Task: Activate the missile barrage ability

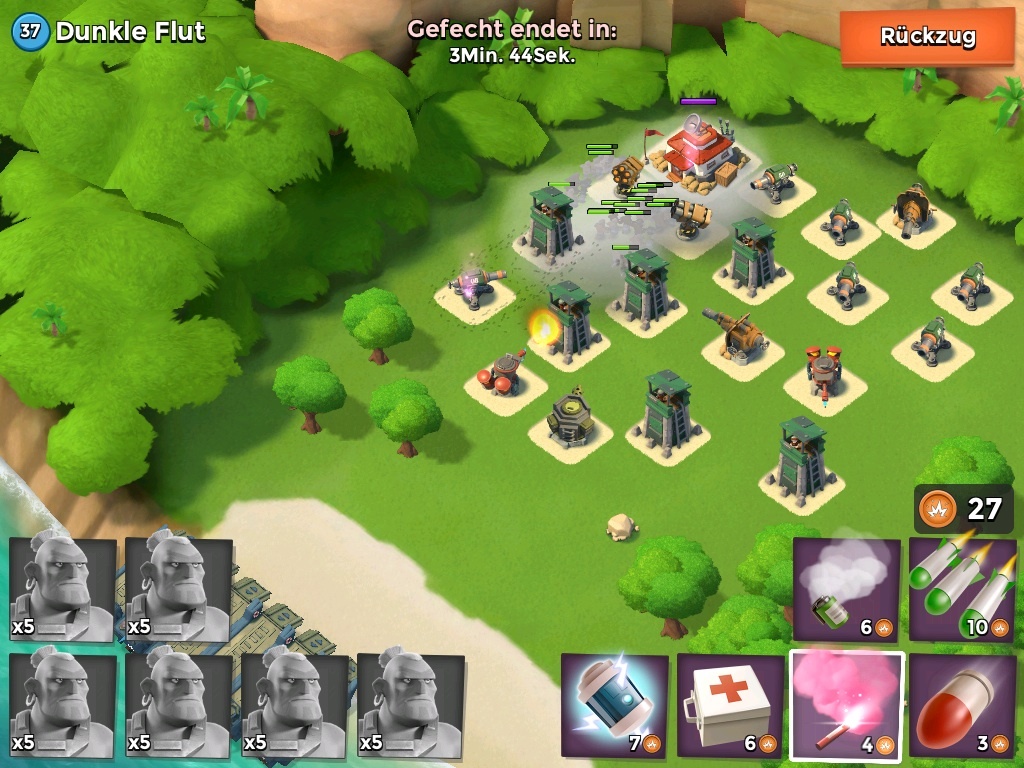Action: point(962,590)
